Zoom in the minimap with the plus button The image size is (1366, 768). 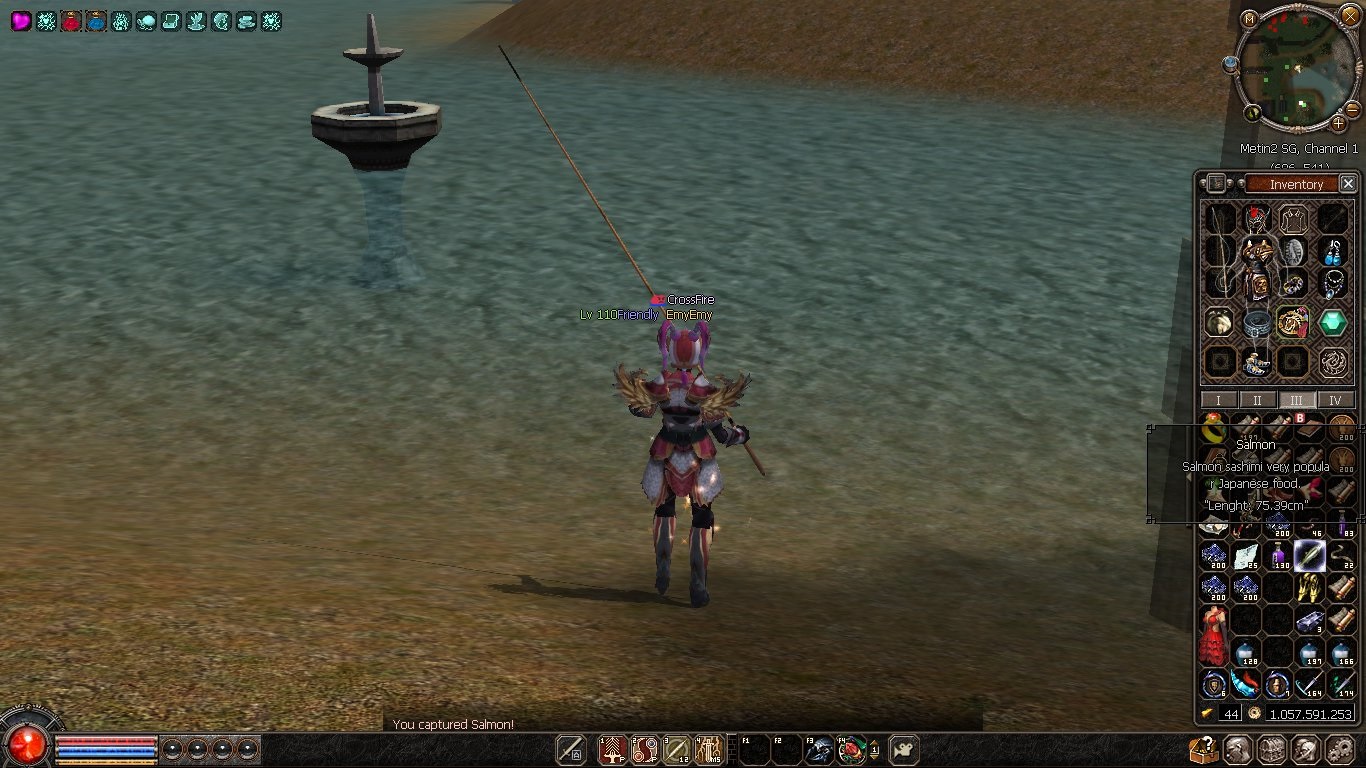(1338, 123)
